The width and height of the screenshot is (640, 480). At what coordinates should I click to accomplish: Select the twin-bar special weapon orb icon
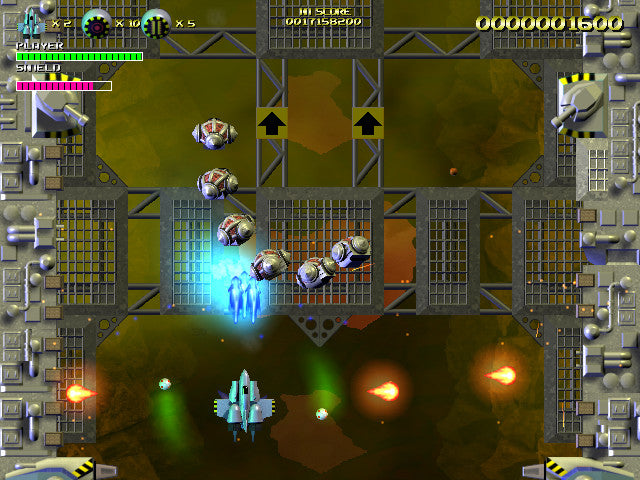(157, 23)
